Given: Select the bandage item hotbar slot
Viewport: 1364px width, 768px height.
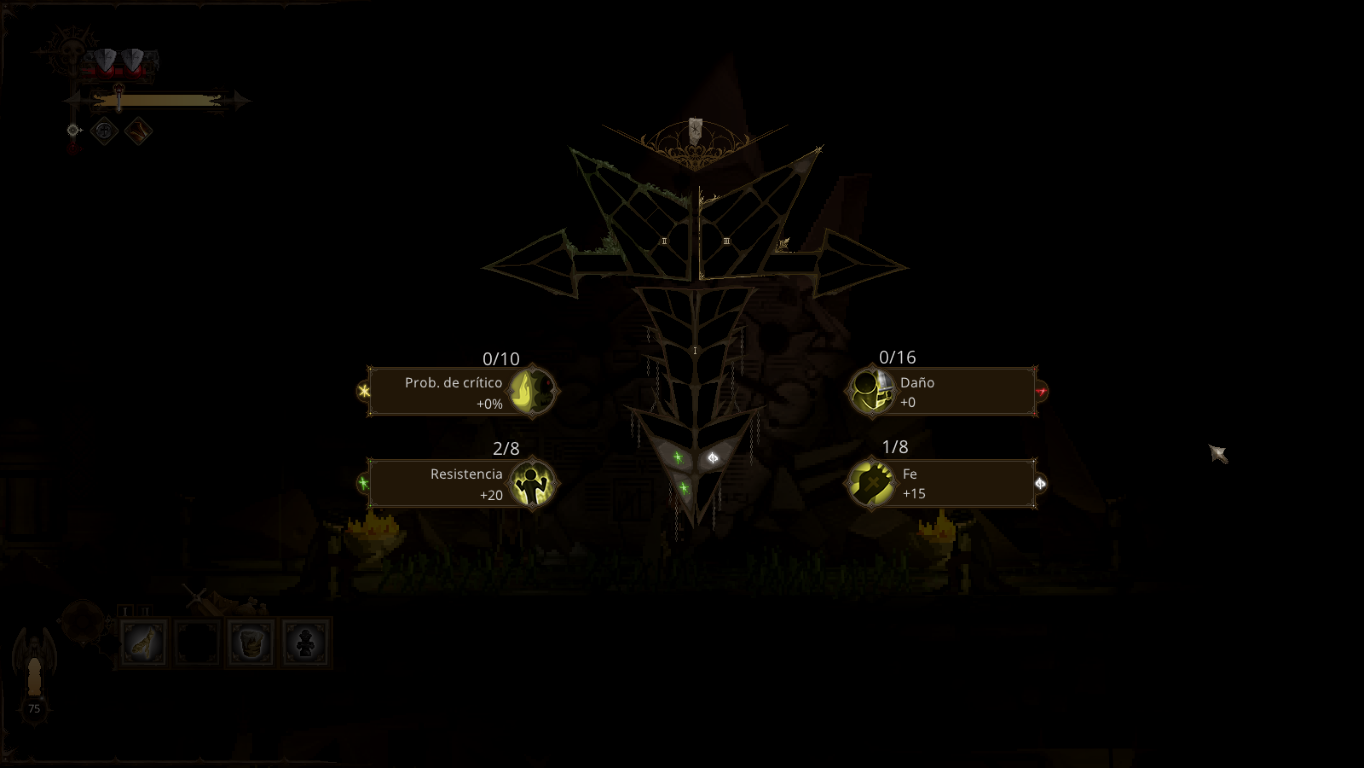Looking at the screenshot, I should (144, 642).
